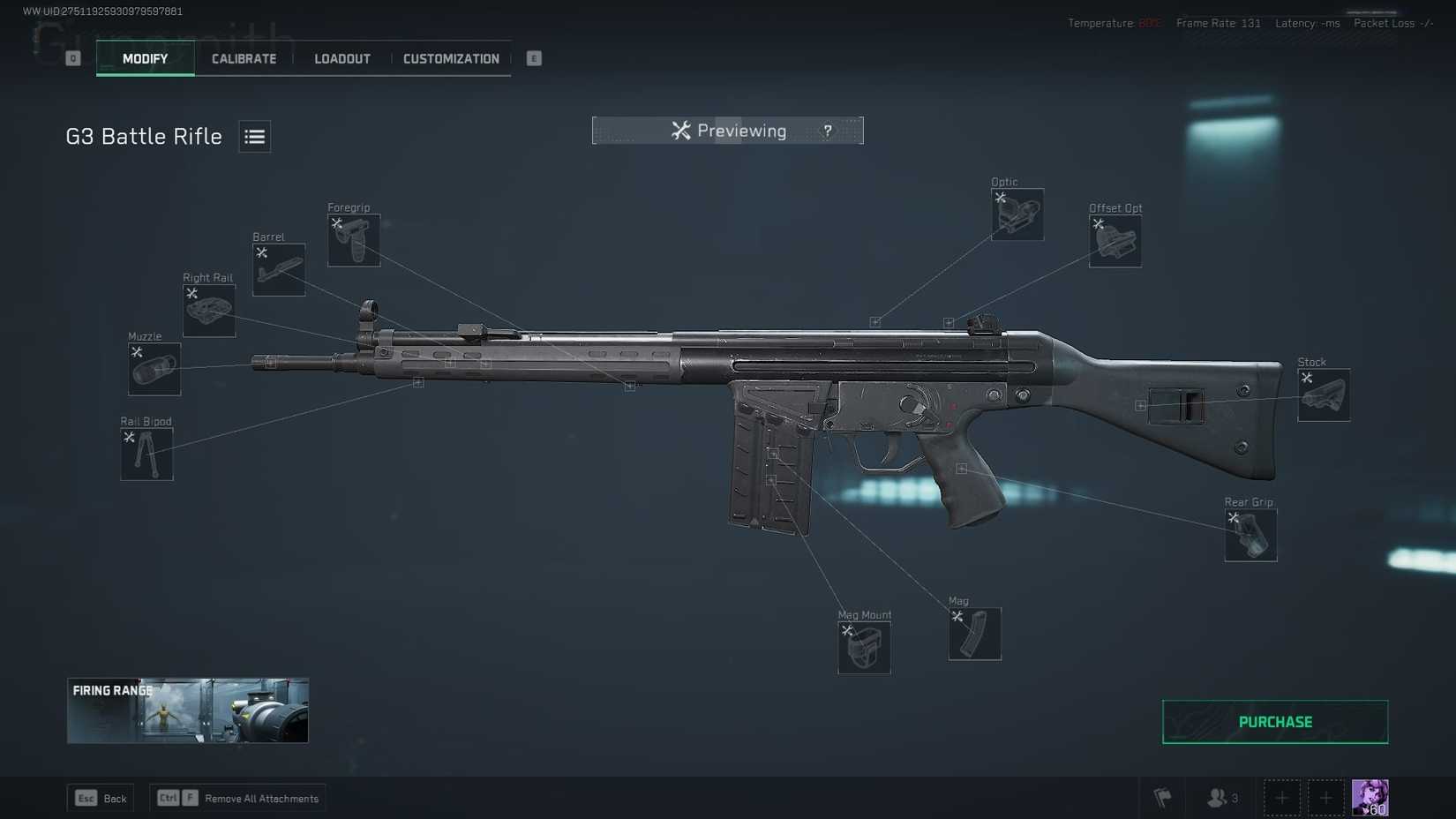Select the Optic attachment slot
Viewport: 1456px width, 819px height.
(1017, 214)
